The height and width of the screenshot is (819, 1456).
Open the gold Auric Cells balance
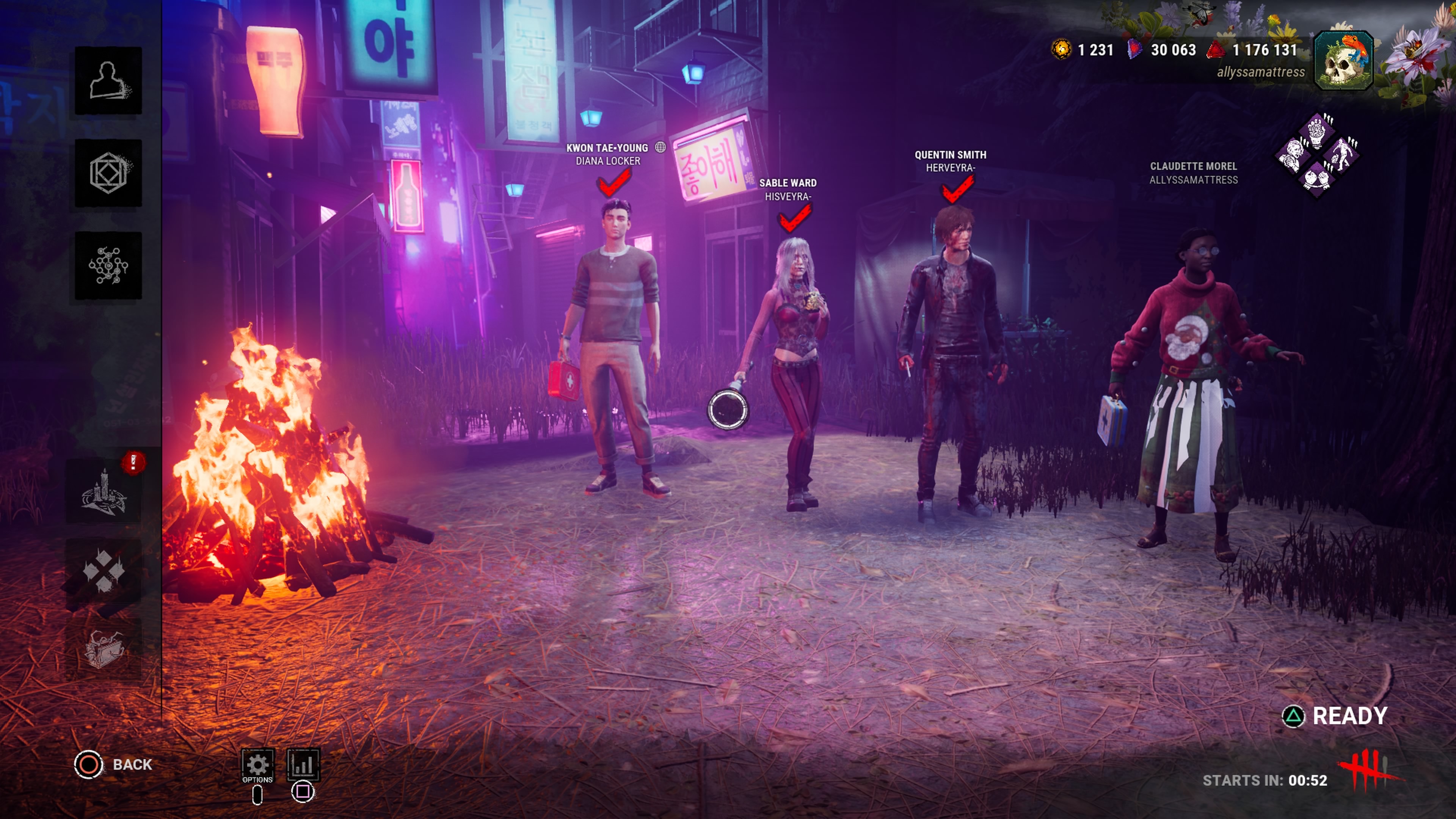coord(1083,50)
